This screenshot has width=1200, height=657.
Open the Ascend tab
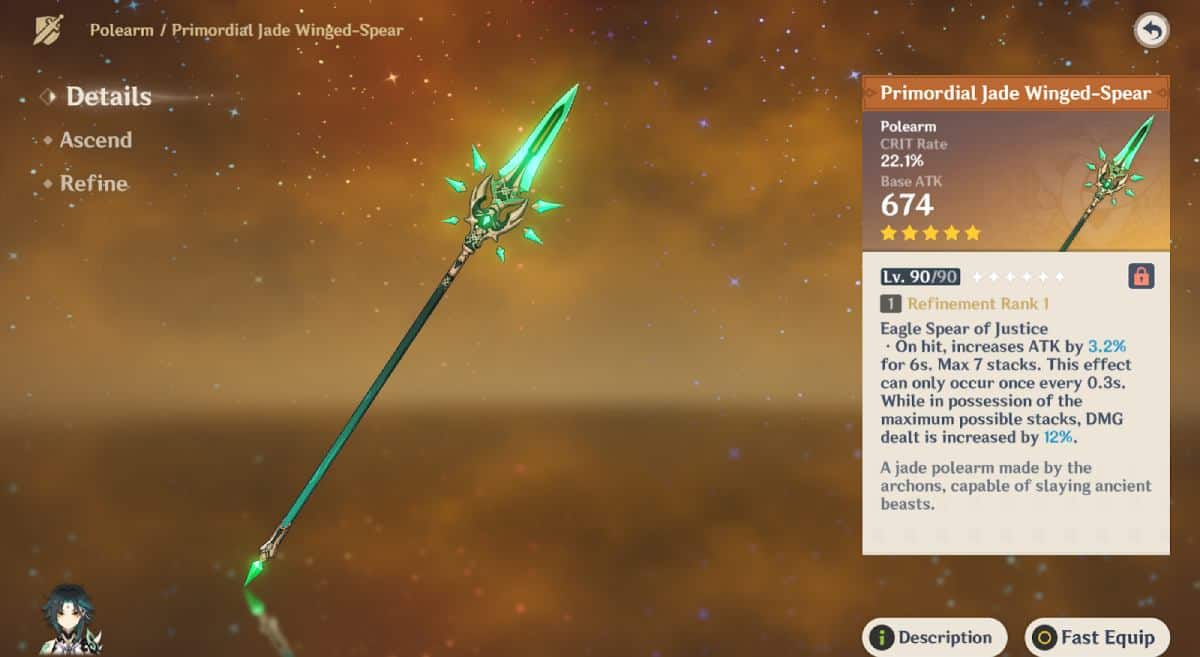(95, 140)
